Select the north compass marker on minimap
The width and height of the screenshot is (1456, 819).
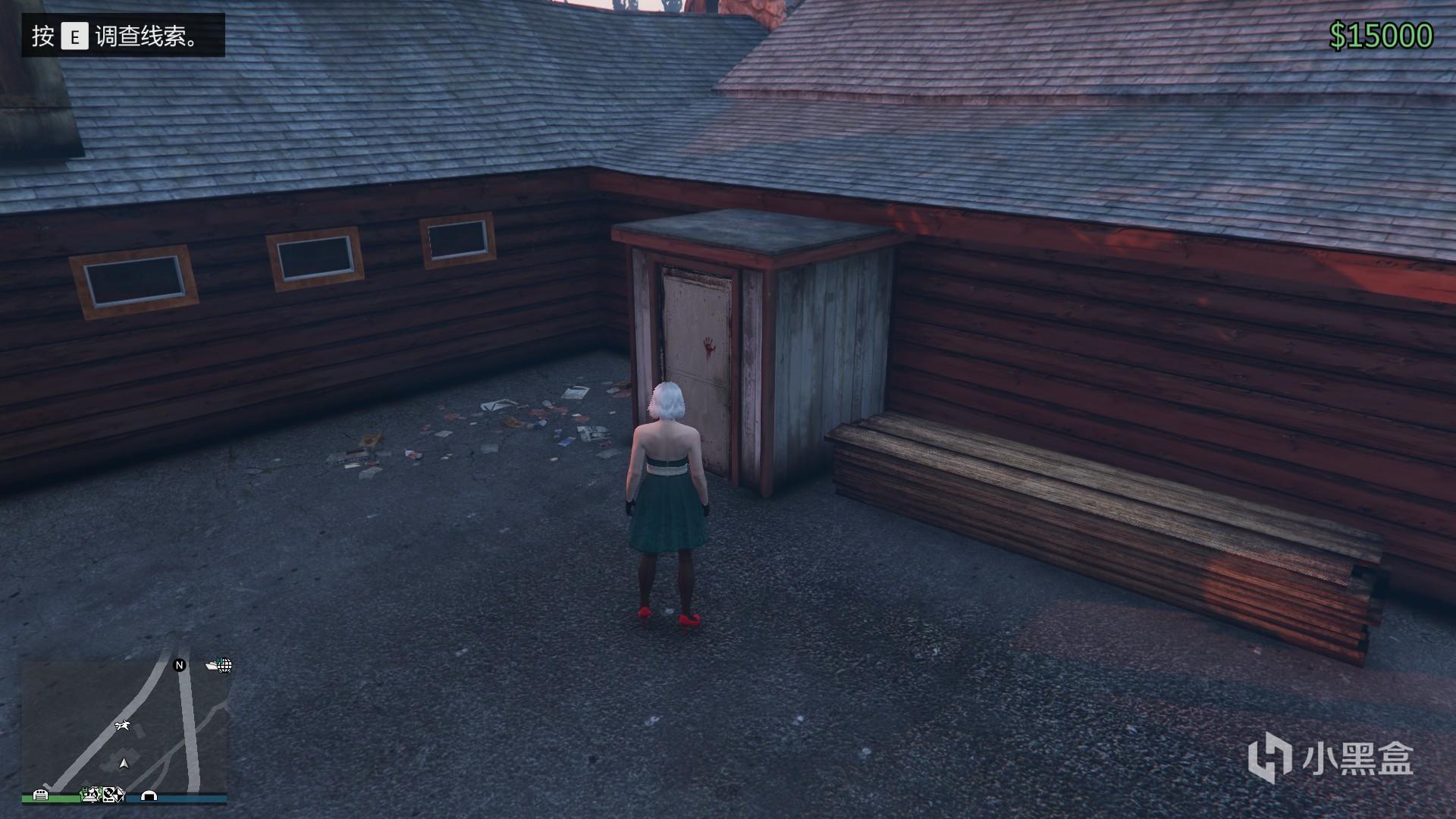180,665
